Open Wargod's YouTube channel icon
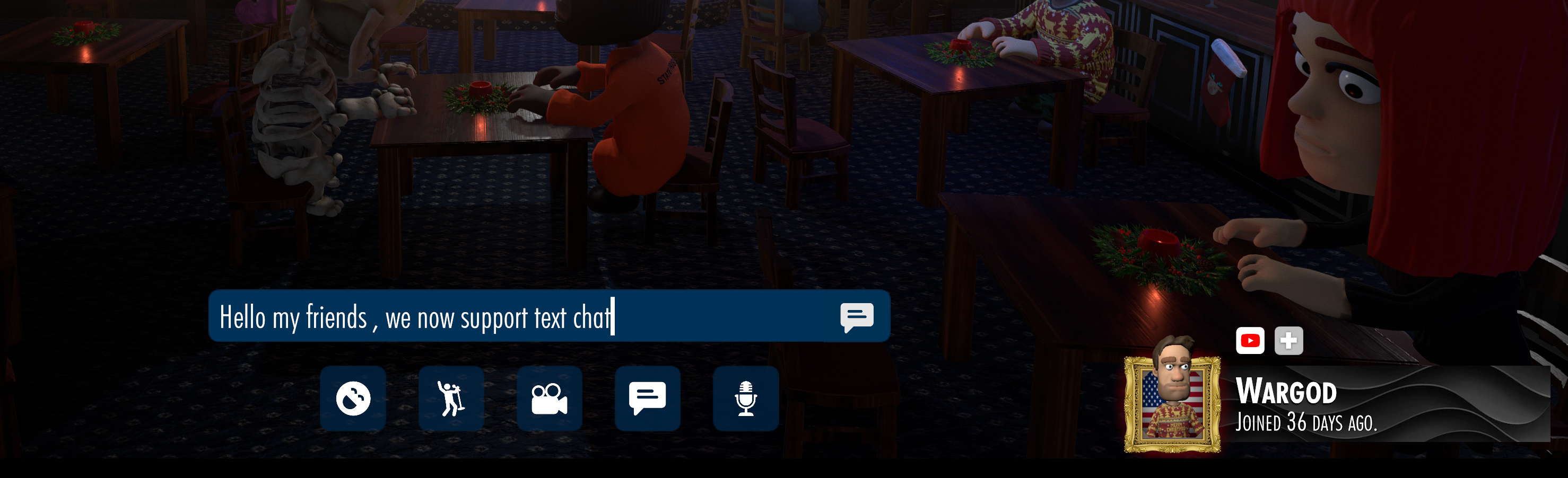Viewport: 1568px width, 478px height. click(x=1249, y=341)
